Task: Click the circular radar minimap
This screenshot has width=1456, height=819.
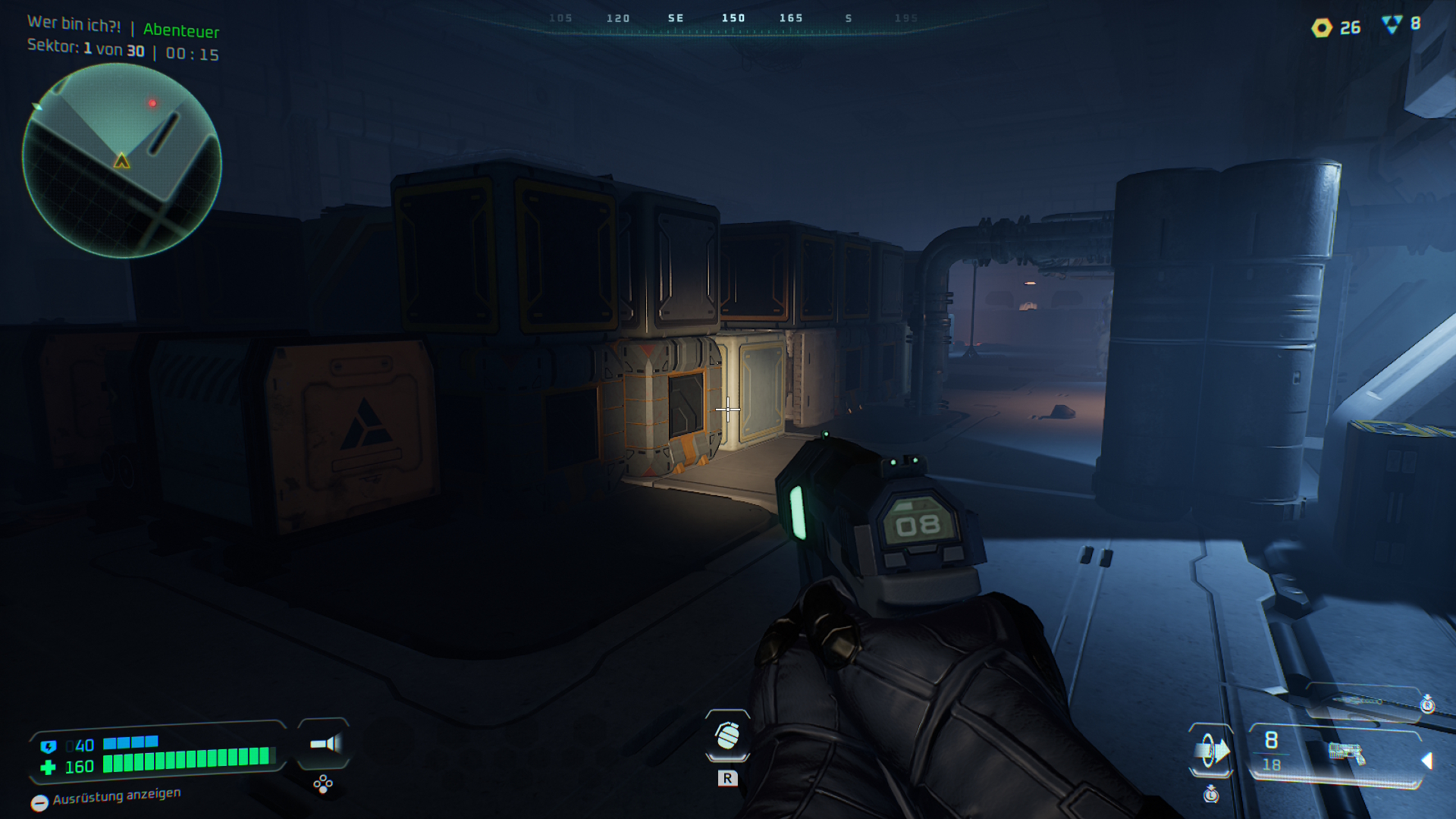Action: point(121,161)
